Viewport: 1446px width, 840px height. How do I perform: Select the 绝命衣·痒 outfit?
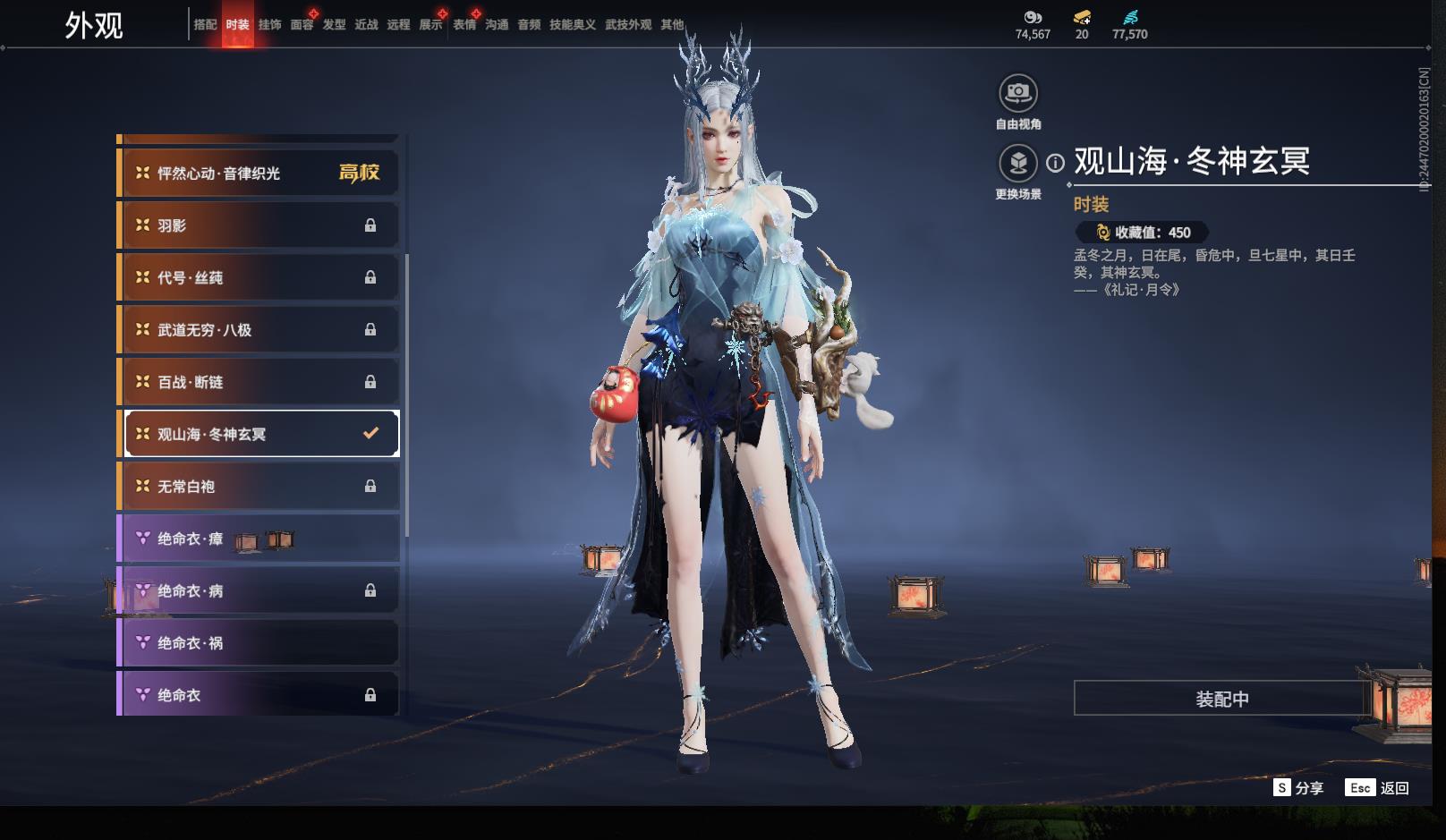click(259, 539)
